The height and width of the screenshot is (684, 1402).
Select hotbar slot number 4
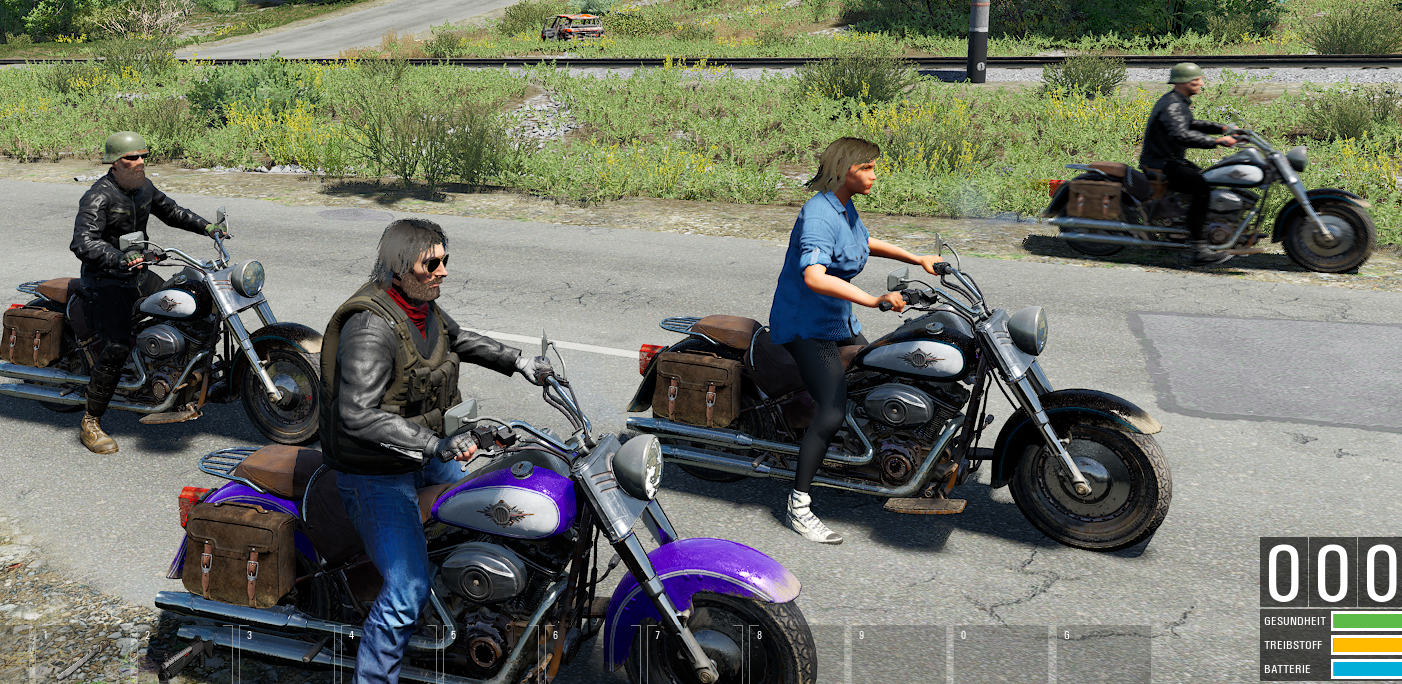389,655
